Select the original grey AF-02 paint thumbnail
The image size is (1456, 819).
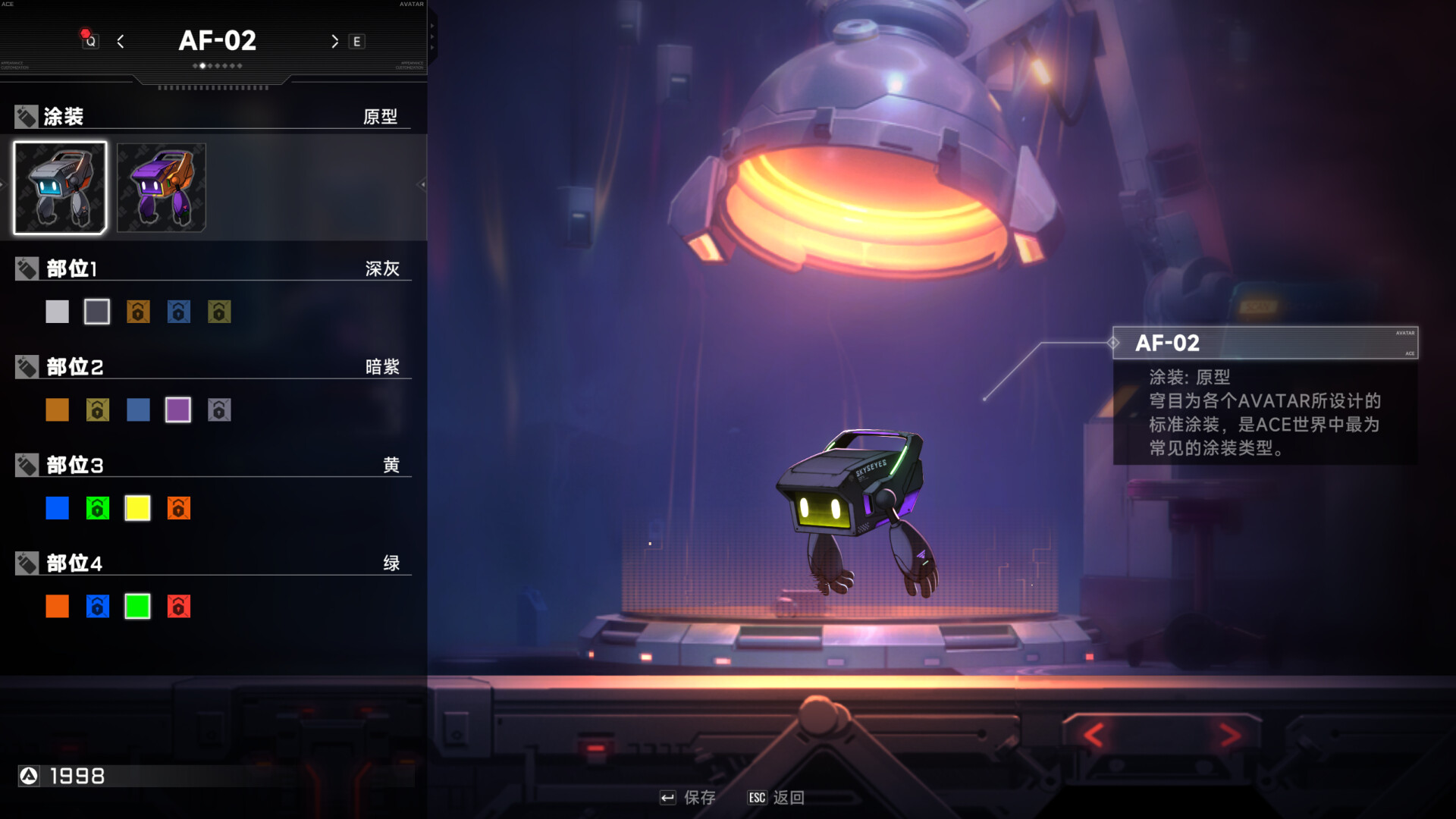click(60, 187)
